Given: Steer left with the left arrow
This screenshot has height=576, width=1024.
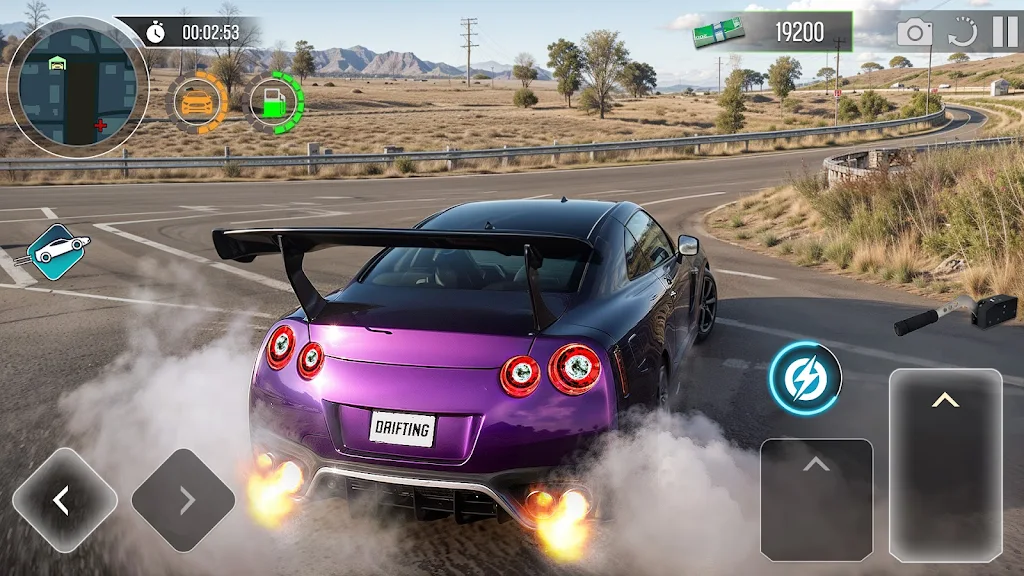Looking at the screenshot, I should pos(64,499).
